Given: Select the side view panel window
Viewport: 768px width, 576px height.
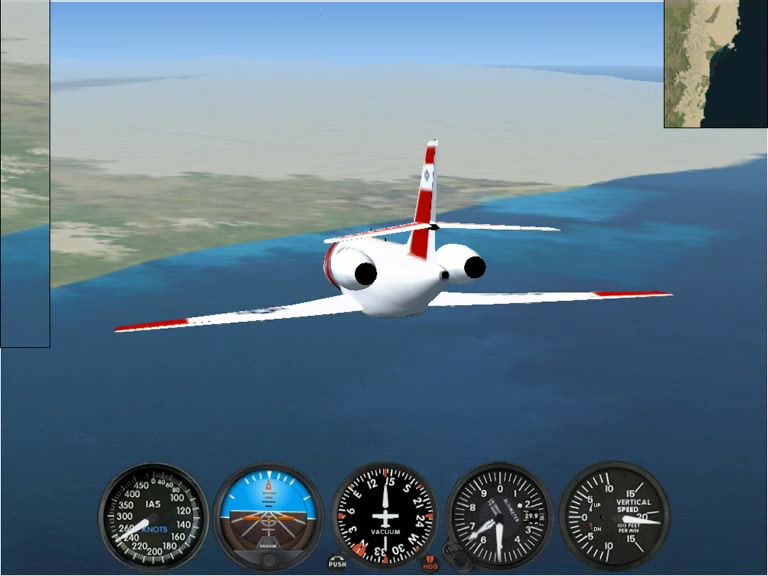Looking at the screenshot, I should coord(24,174).
